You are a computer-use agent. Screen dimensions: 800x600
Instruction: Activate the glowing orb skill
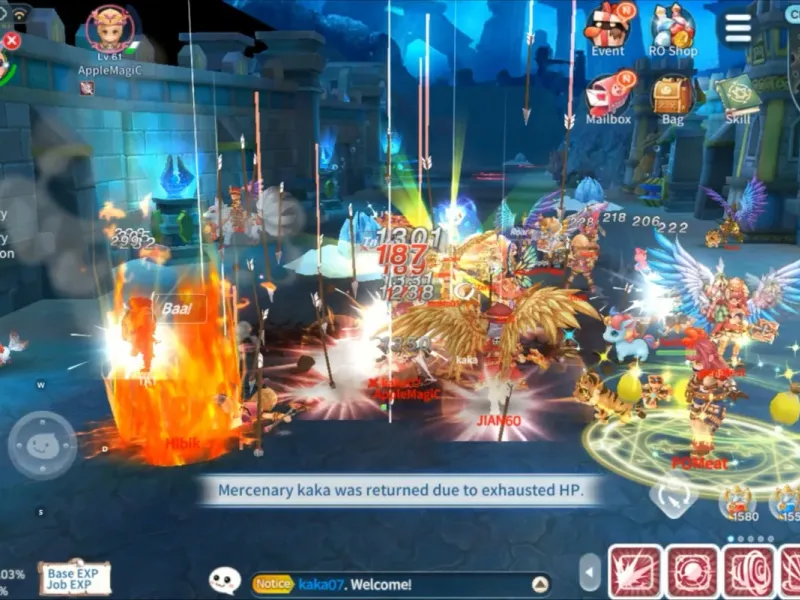692,572
